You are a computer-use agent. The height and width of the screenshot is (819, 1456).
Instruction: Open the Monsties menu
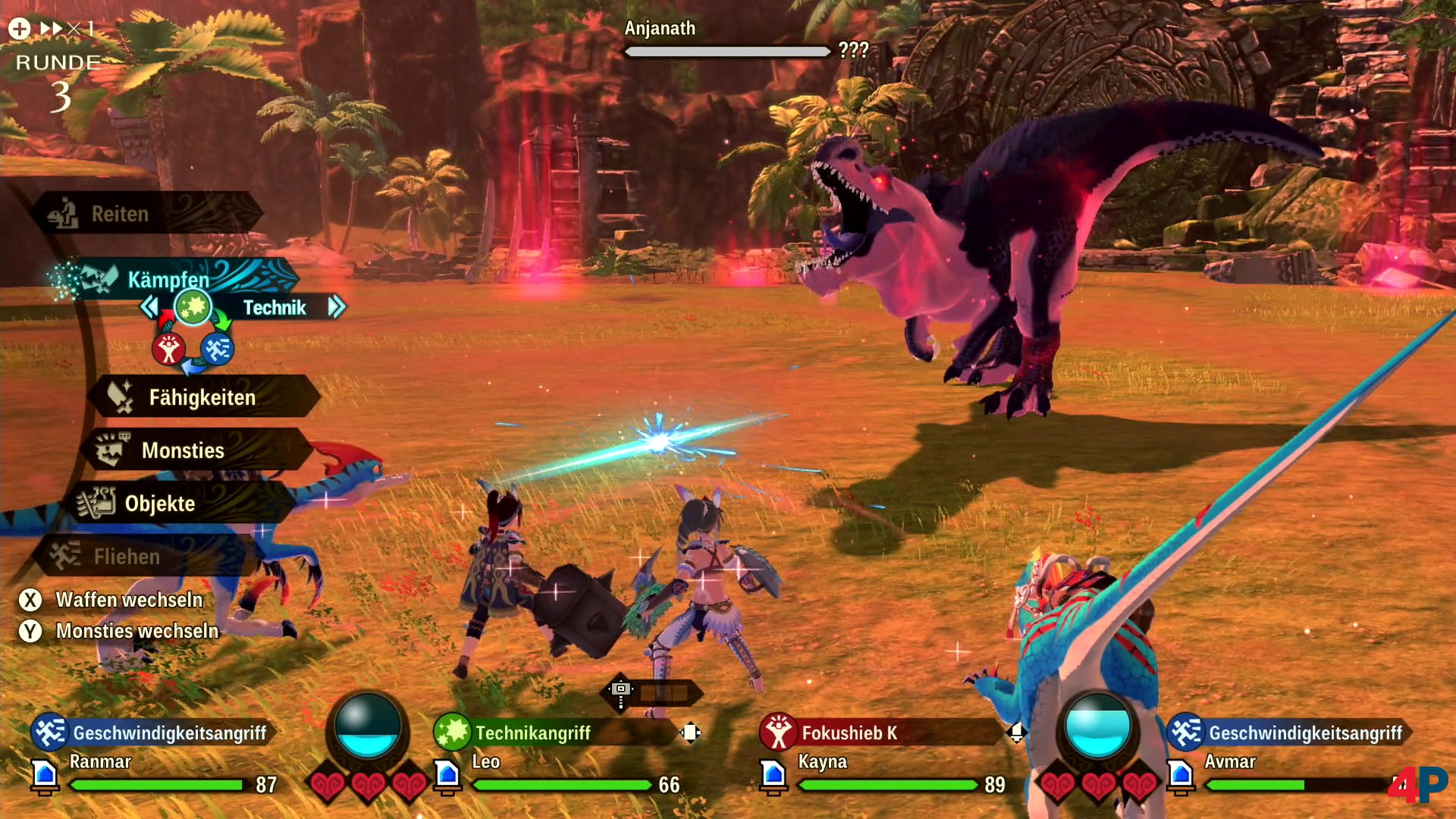[182, 450]
